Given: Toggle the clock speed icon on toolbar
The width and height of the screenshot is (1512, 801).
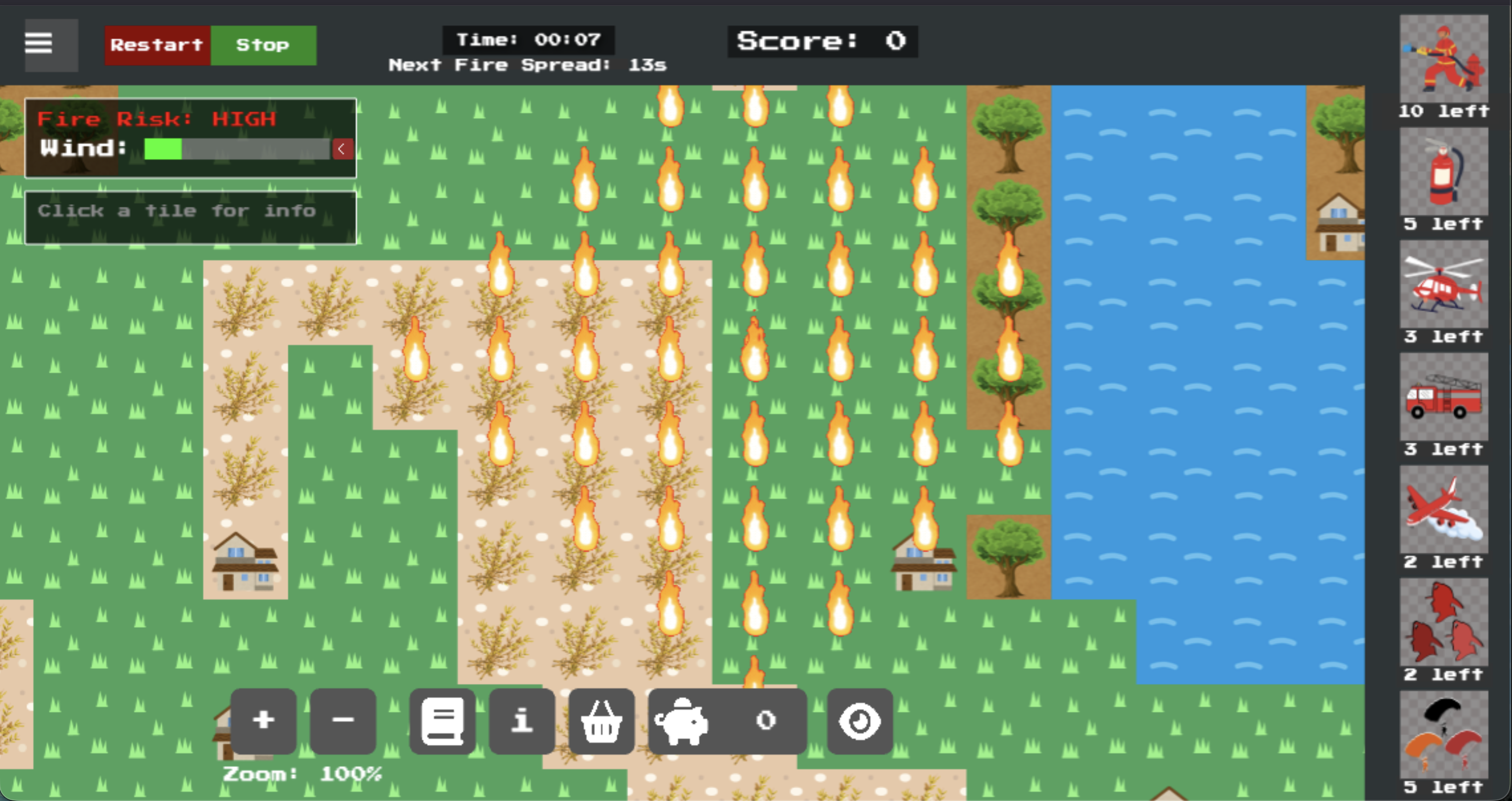Looking at the screenshot, I should (x=859, y=721).
